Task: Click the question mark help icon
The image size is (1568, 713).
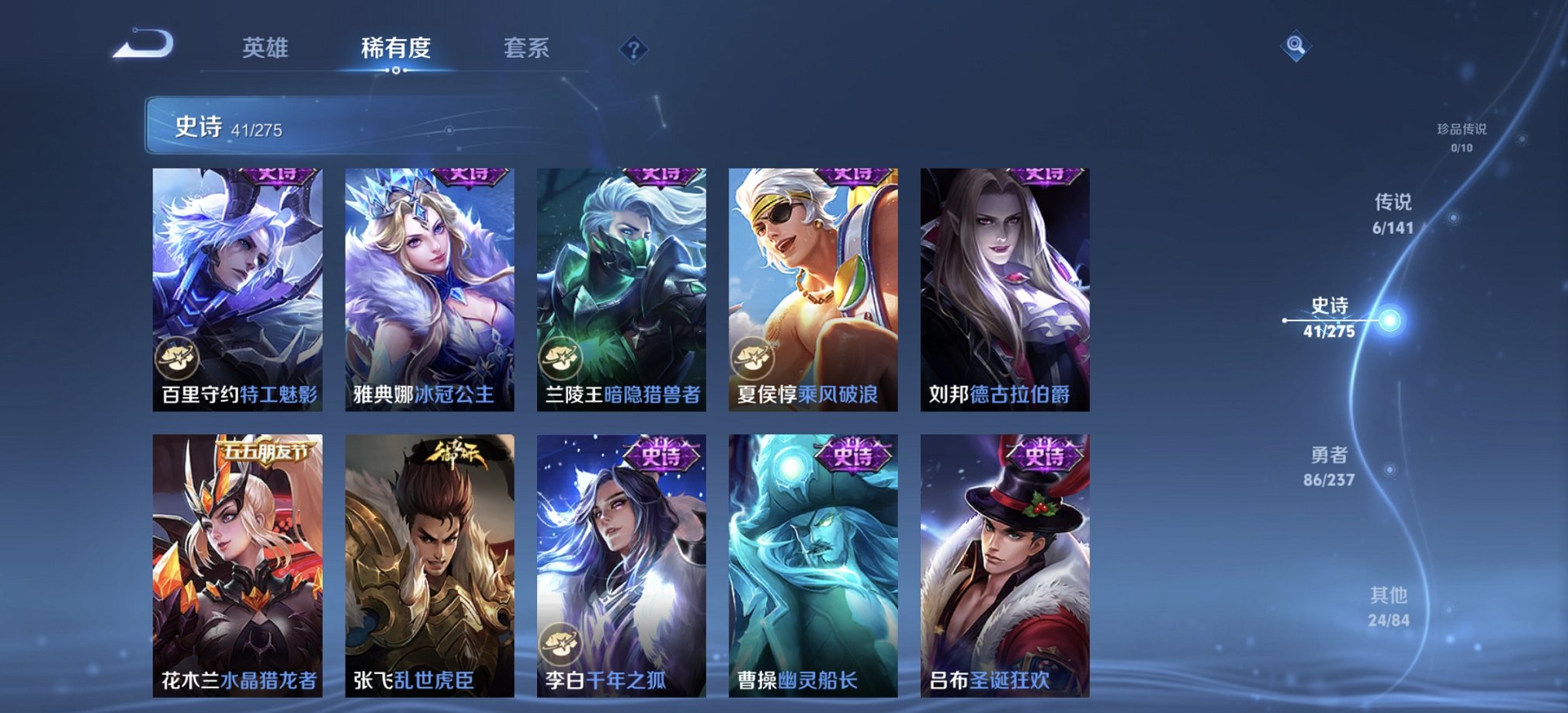Action: point(635,50)
